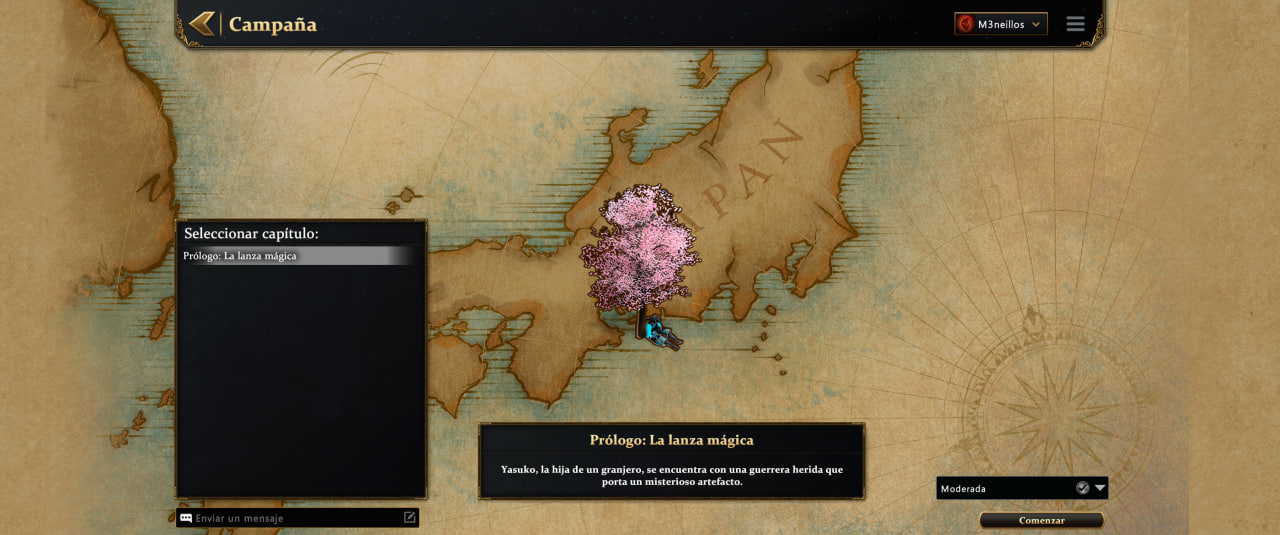1280x535 pixels.
Task: Open the hamburger main menu
Action: tap(1075, 24)
